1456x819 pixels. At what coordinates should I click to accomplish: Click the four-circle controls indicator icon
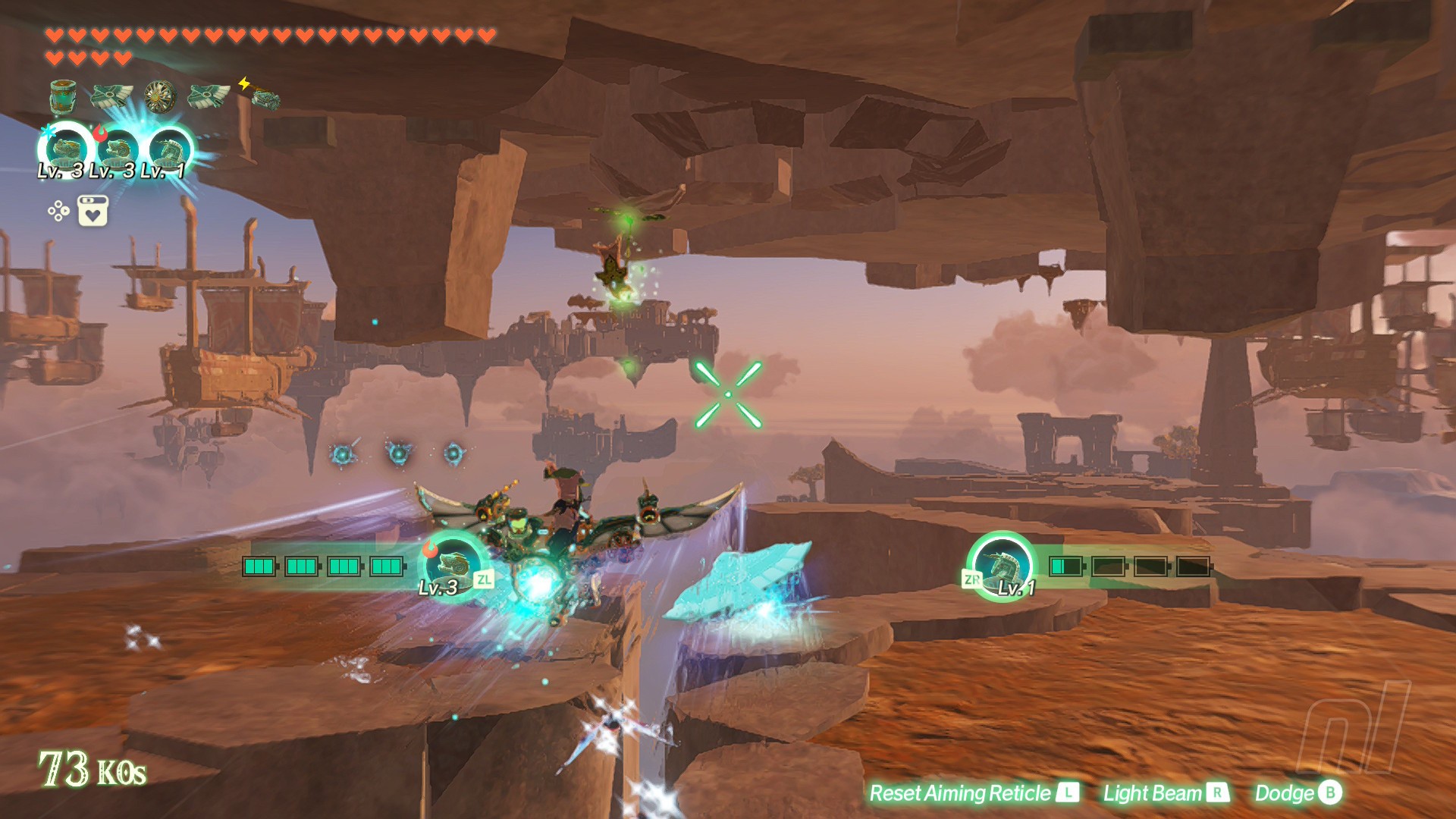point(58,211)
